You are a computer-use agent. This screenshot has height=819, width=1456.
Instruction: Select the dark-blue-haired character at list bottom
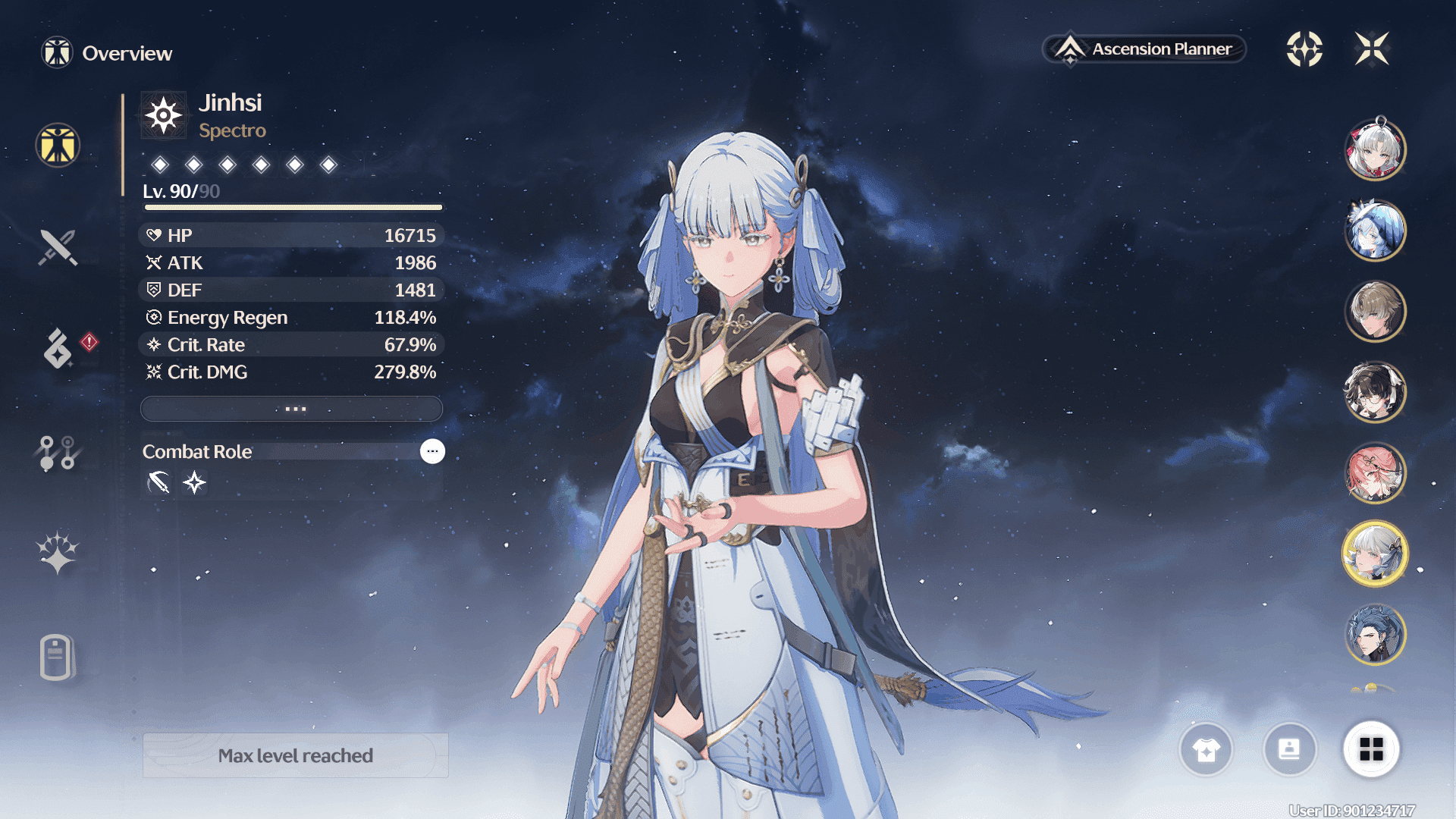(1375, 634)
